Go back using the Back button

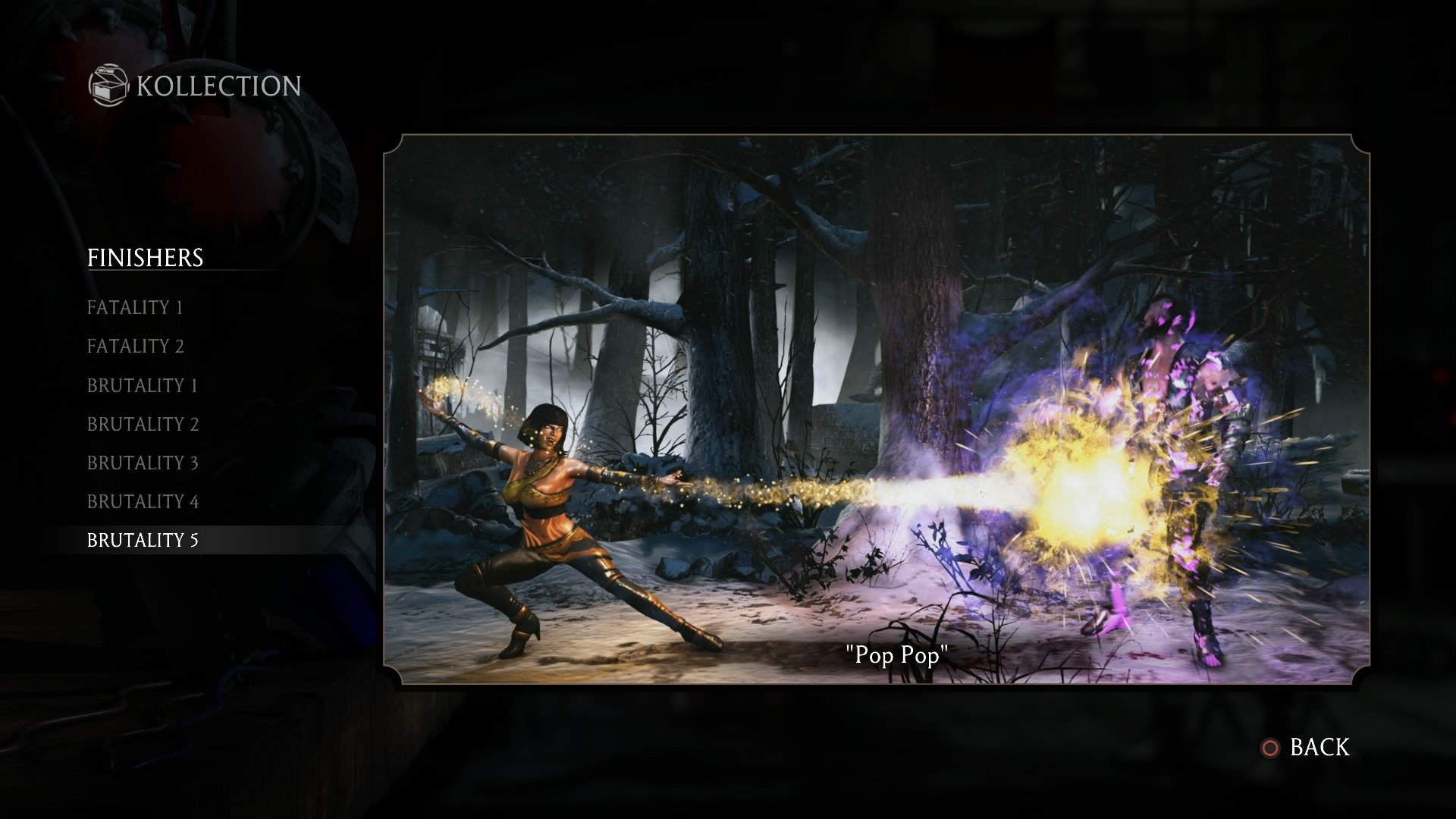tap(1306, 748)
